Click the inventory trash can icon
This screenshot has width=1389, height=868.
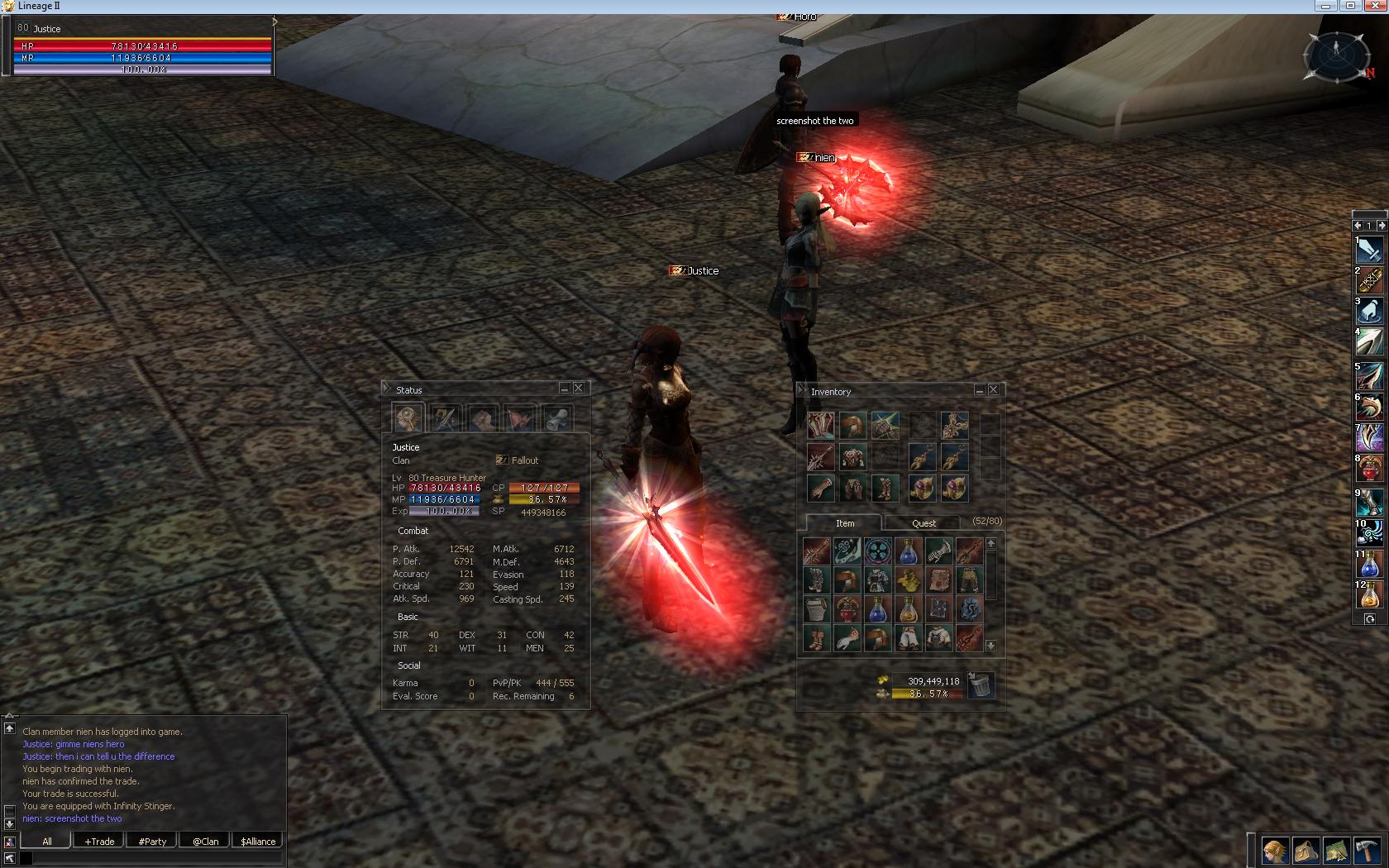coord(981,684)
